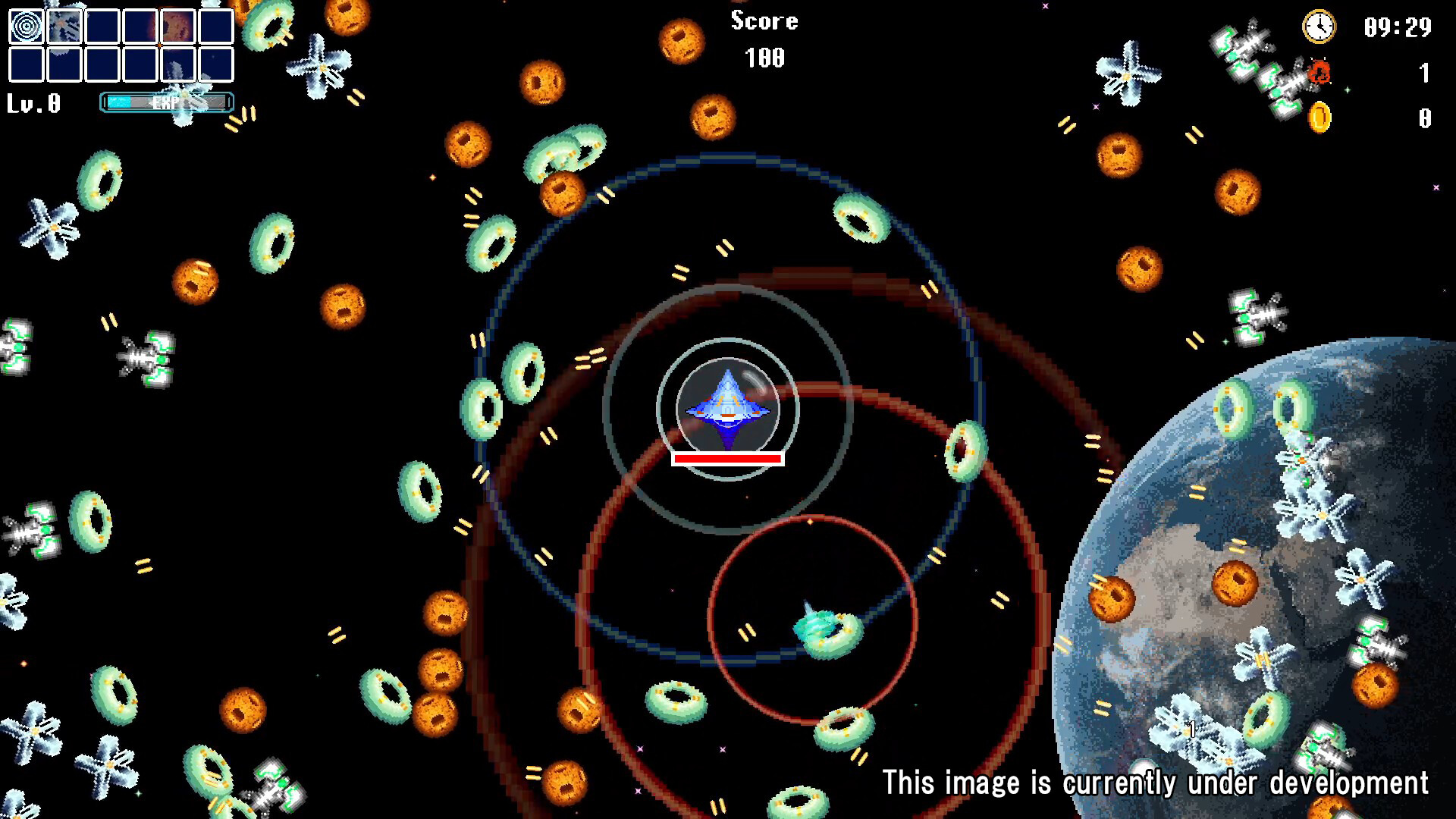The height and width of the screenshot is (819, 1456).
Task: Click the third empty slot in the top row
Action: click(102, 27)
